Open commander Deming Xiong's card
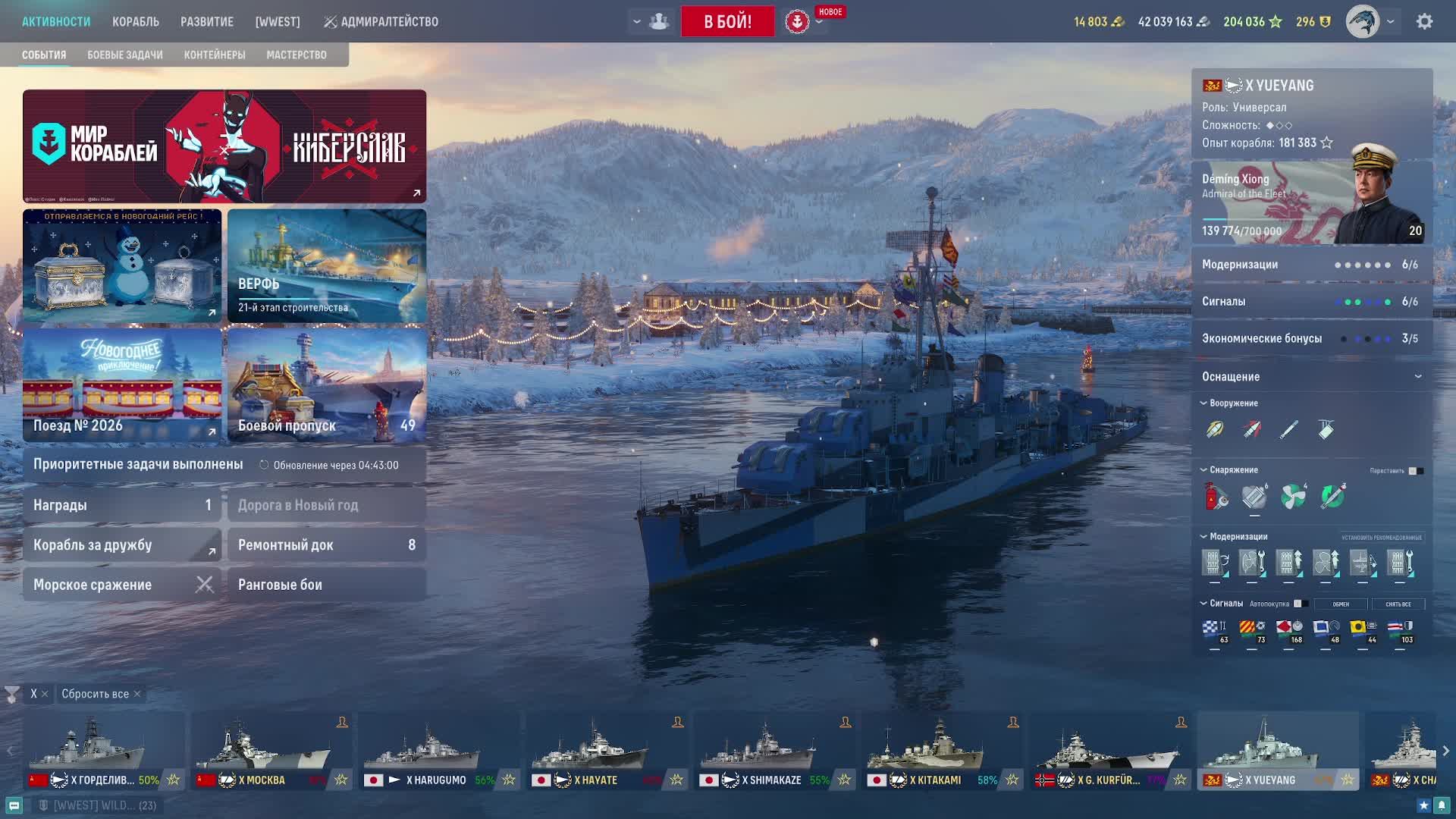 [1312, 203]
